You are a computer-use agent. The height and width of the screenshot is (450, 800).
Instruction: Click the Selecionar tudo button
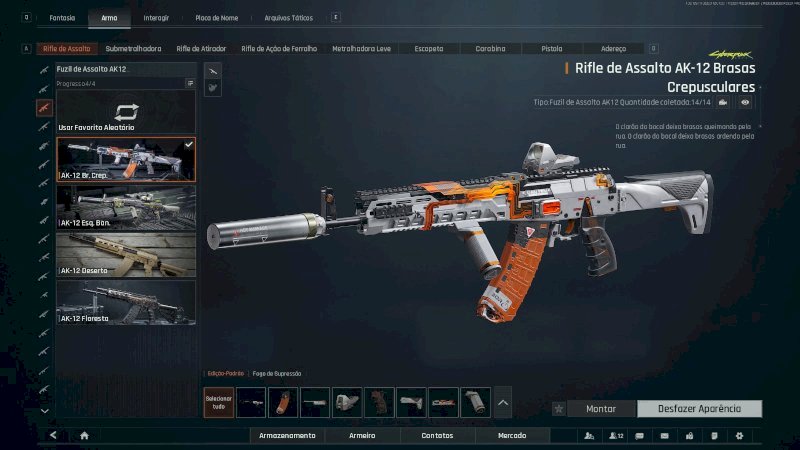218,402
